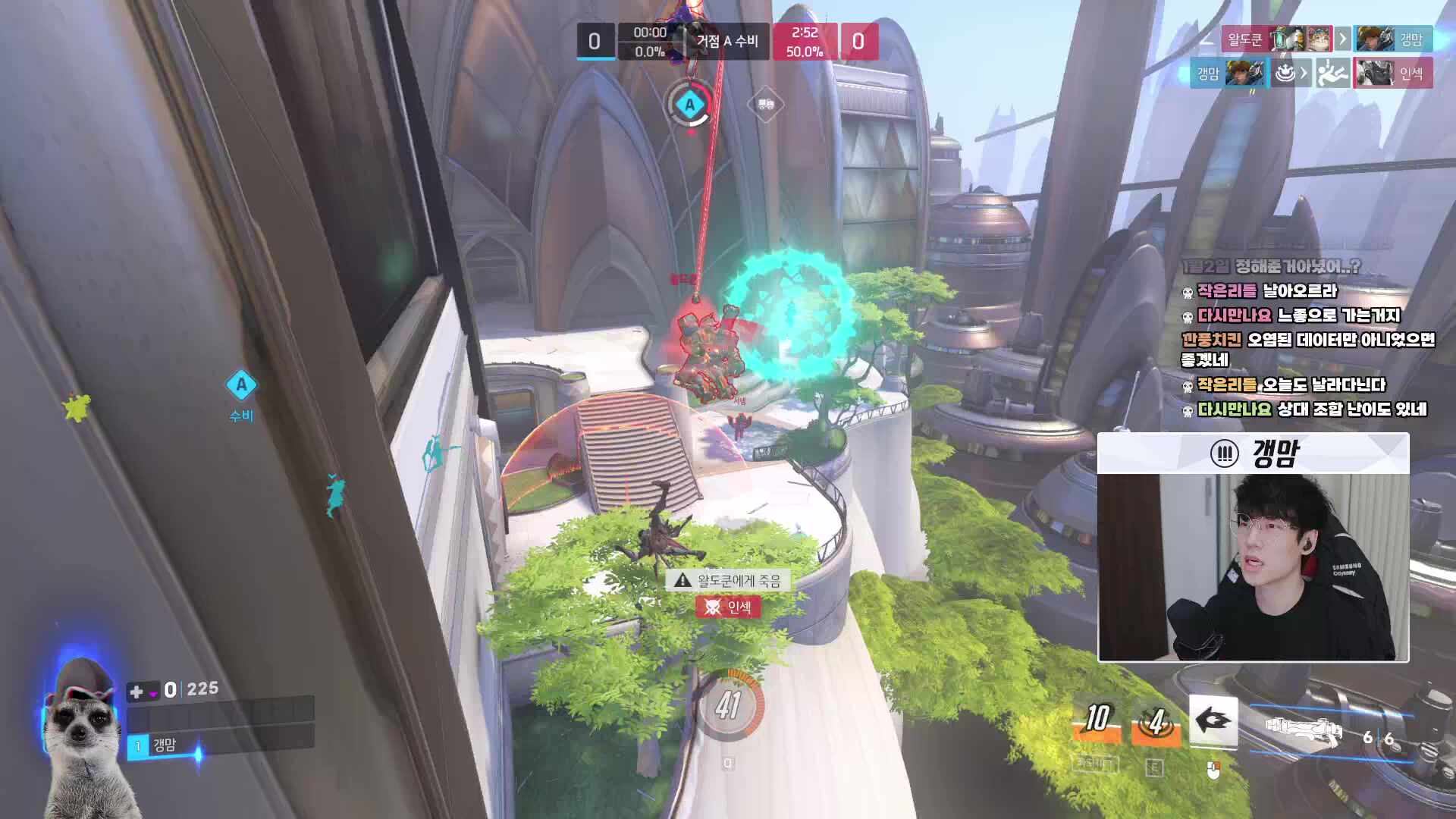This screenshot has width=1456, height=819.
Task: Click the ultimate charge meter showing 41
Action: tap(728, 706)
